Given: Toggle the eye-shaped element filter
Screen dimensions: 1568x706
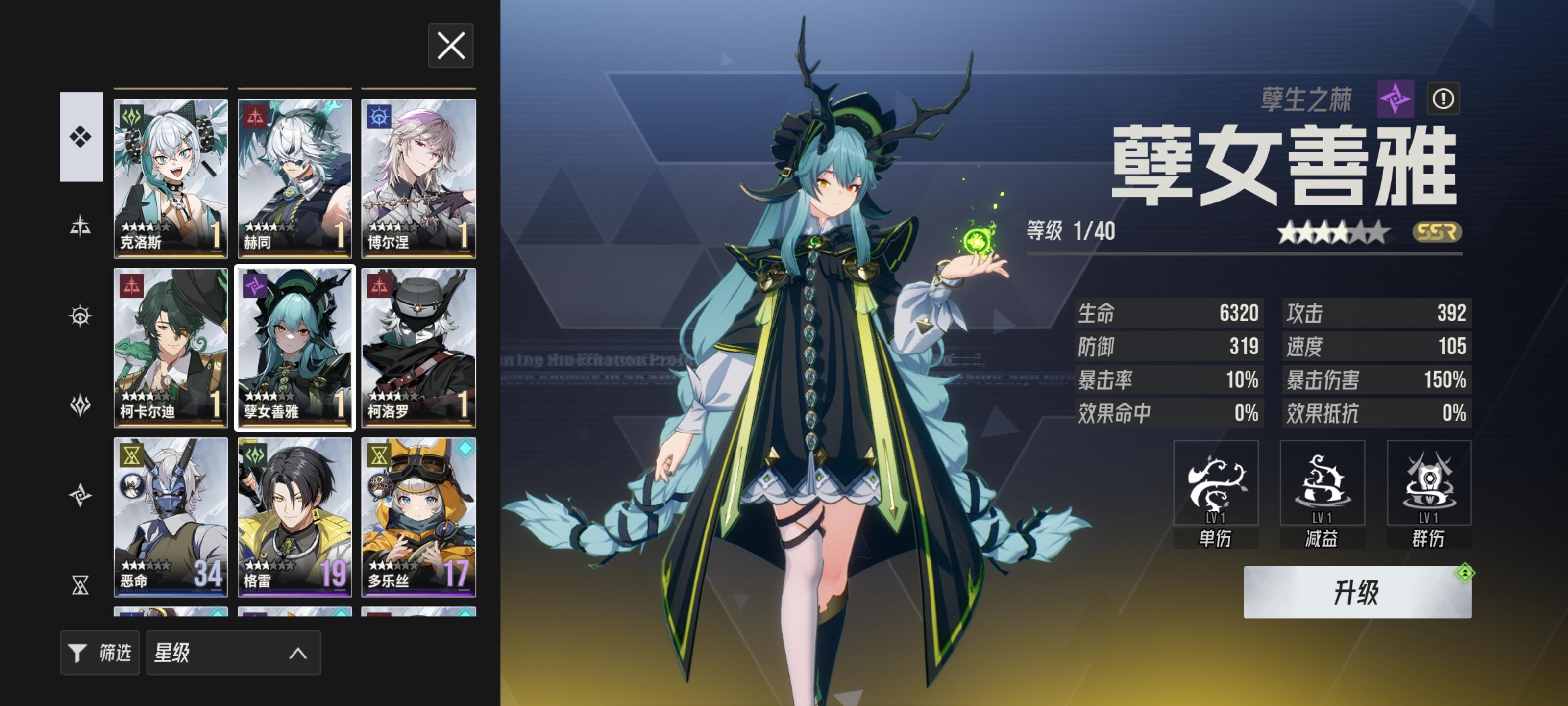Looking at the screenshot, I should pyautogui.click(x=81, y=316).
